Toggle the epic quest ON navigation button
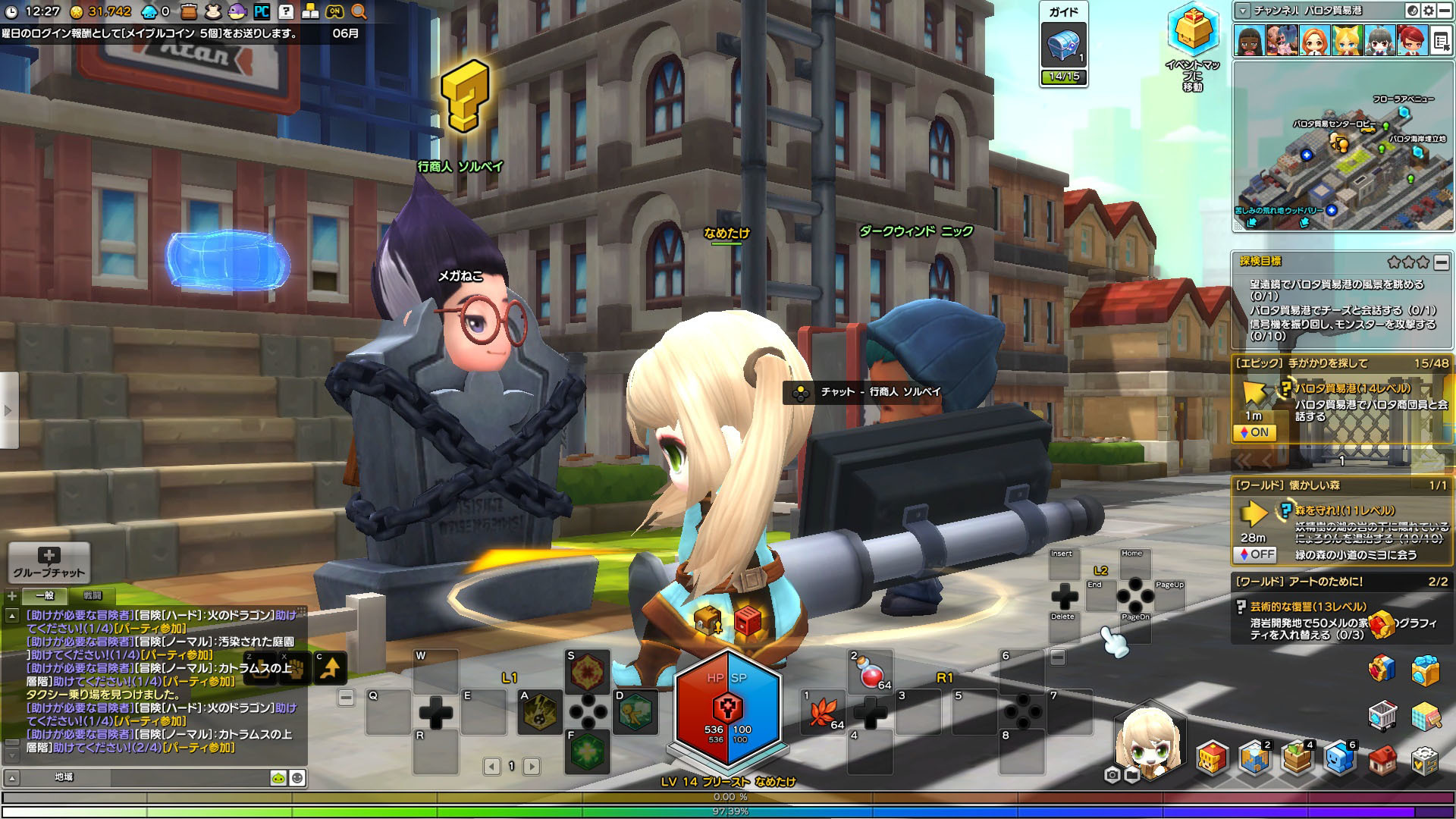Viewport: 1456px width, 819px height. click(x=1254, y=432)
